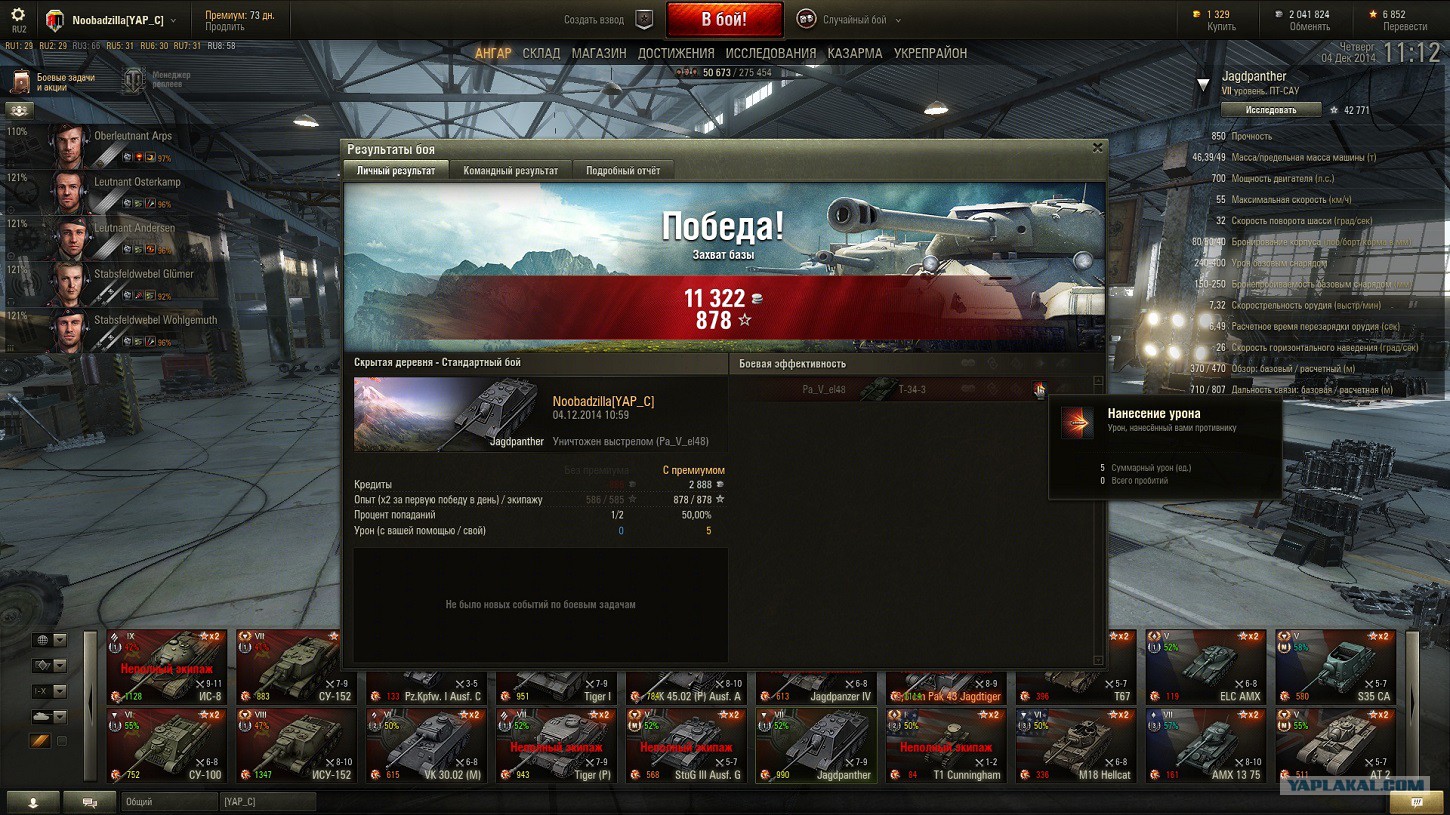This screenshot has width=1450, height=815.
Task: Go to the МАГАЗИН section
Action: [x=599, y=54]
